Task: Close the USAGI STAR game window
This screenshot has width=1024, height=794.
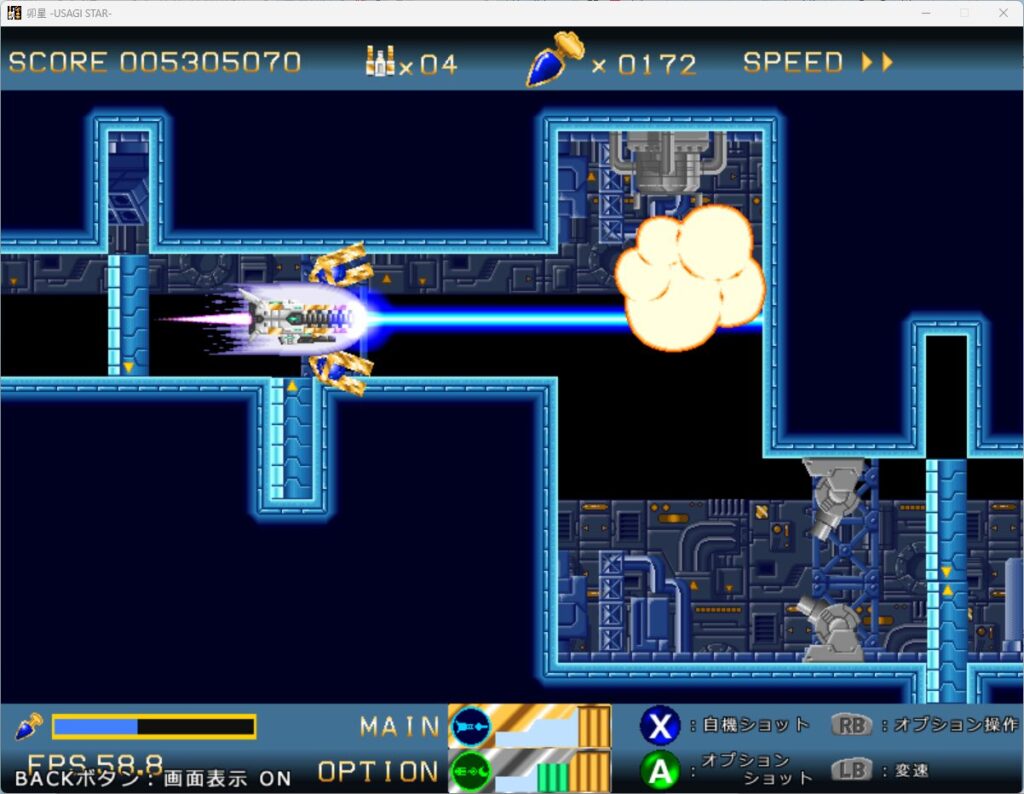Action: click(1003, 13)
